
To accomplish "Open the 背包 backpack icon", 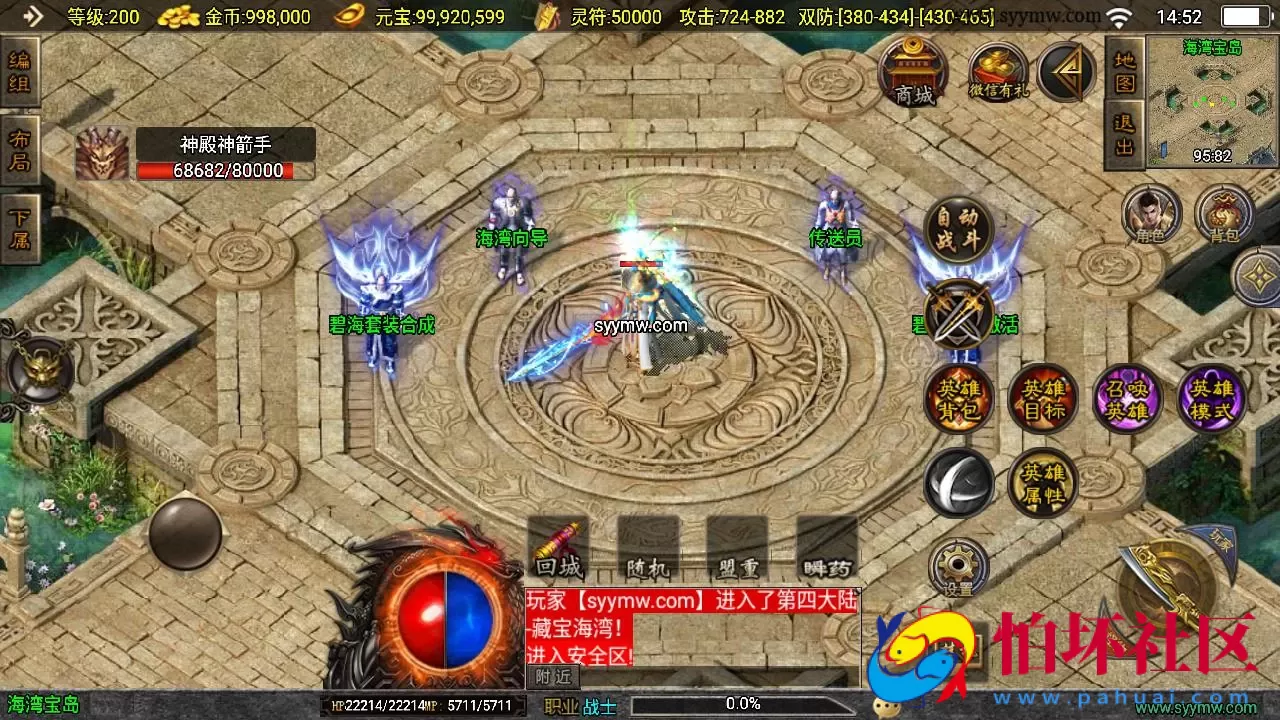I will tap(1225, 213).
